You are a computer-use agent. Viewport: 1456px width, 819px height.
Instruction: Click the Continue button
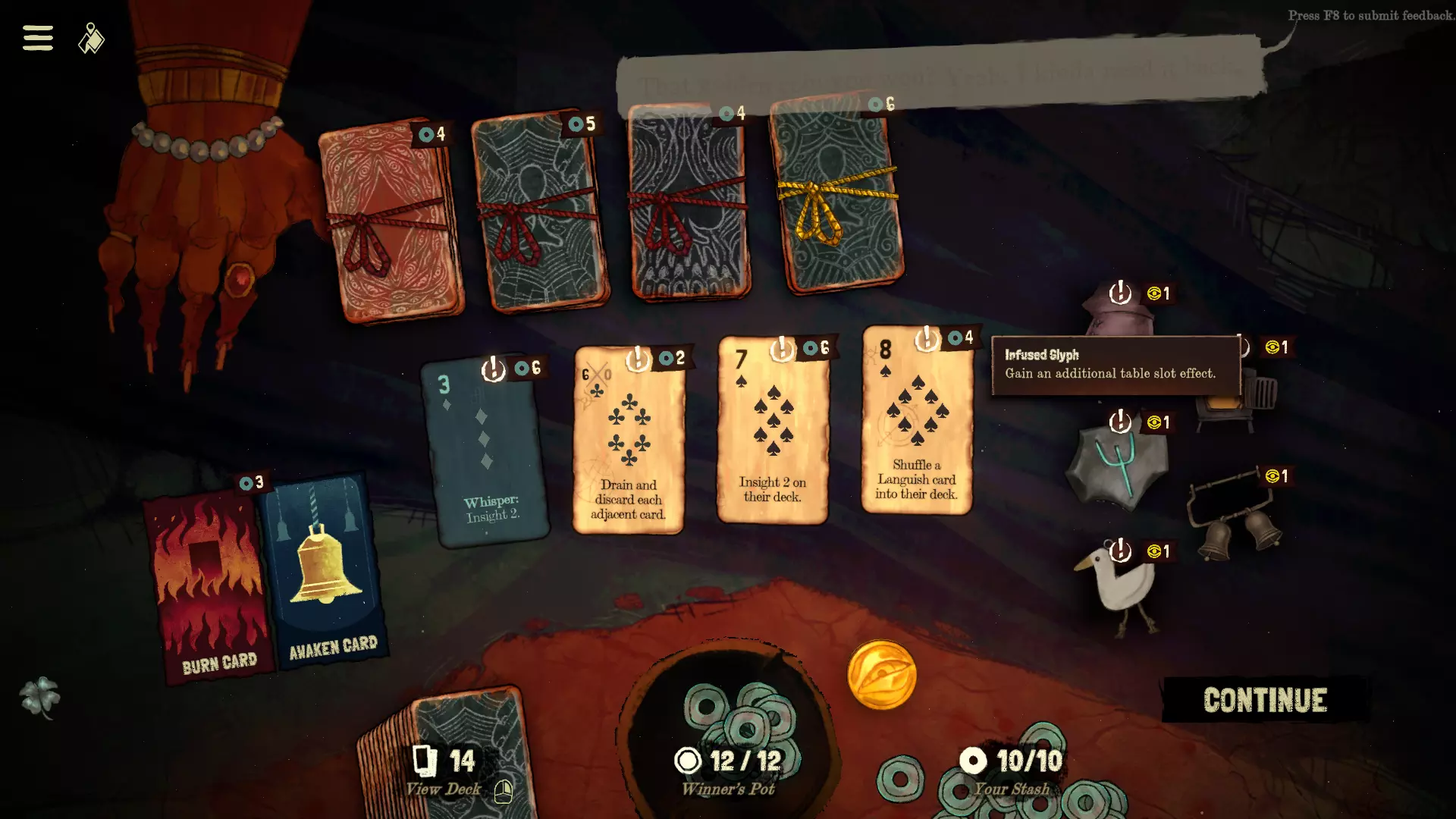click(x=1265, y=700)
